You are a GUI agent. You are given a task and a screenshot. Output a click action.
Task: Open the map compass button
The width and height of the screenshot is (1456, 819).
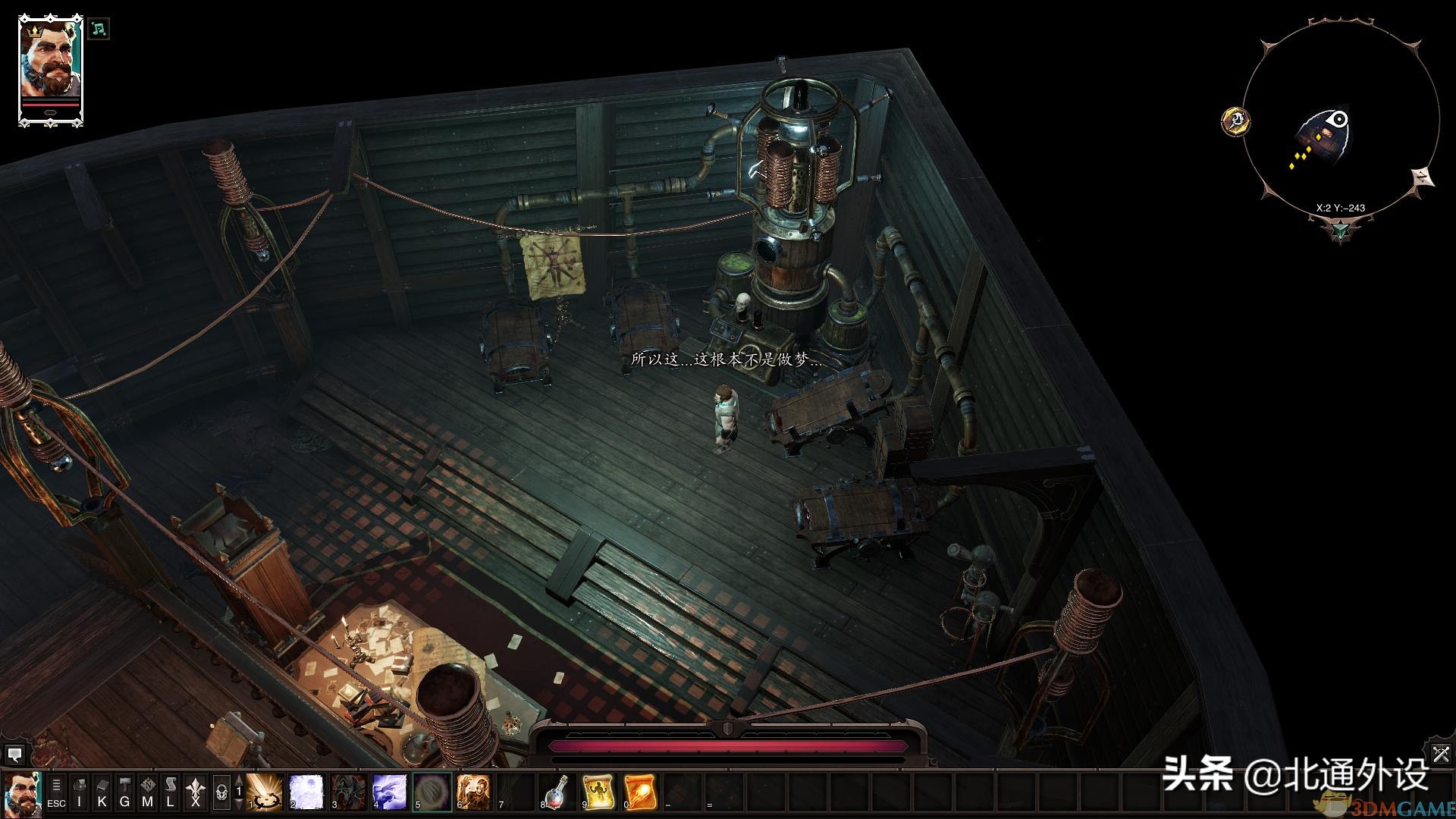pyautogui.click(x=148, y=792)
